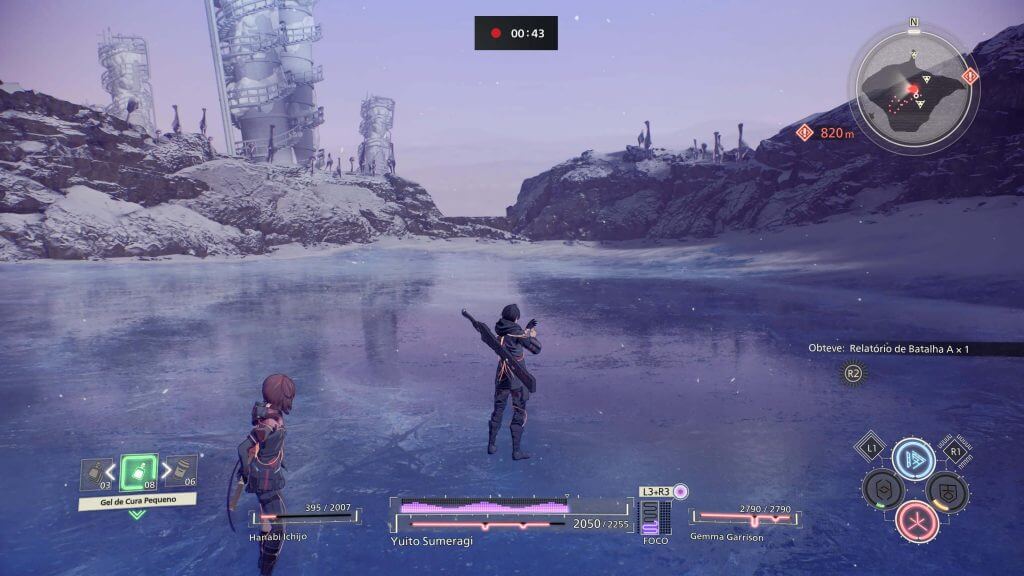
Task: Click the left arrow of the item selector
Action: point(110,471)
